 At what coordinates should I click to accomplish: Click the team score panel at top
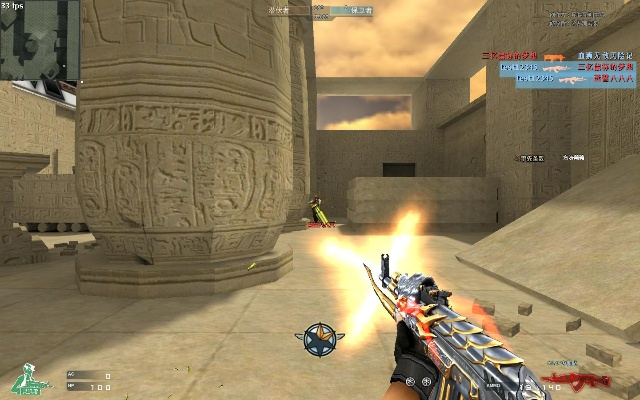(x=320, y=10)
